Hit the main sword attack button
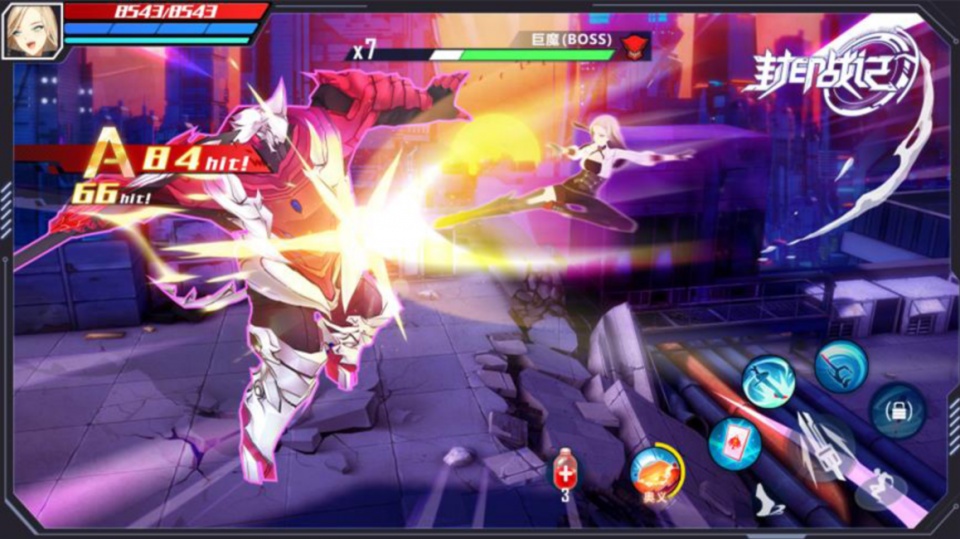 (x=826, y=447)
